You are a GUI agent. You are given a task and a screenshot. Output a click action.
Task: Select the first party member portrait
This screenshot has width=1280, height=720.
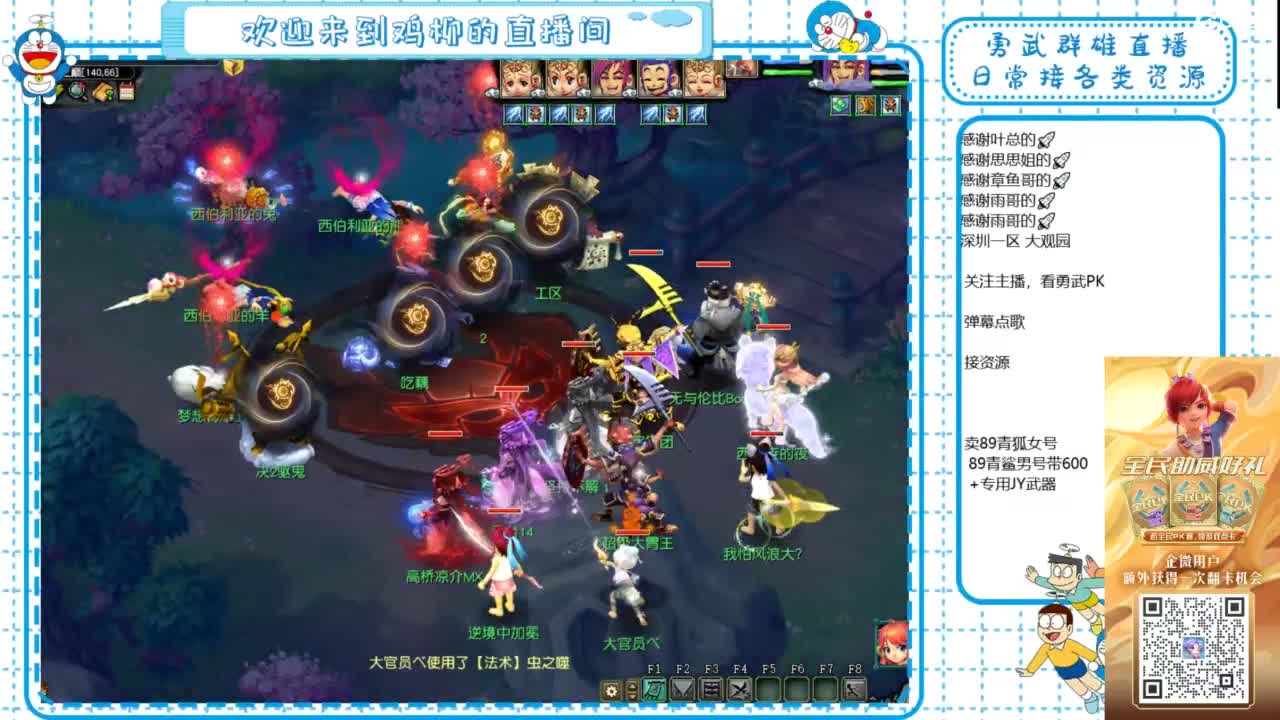coord(517,77)
